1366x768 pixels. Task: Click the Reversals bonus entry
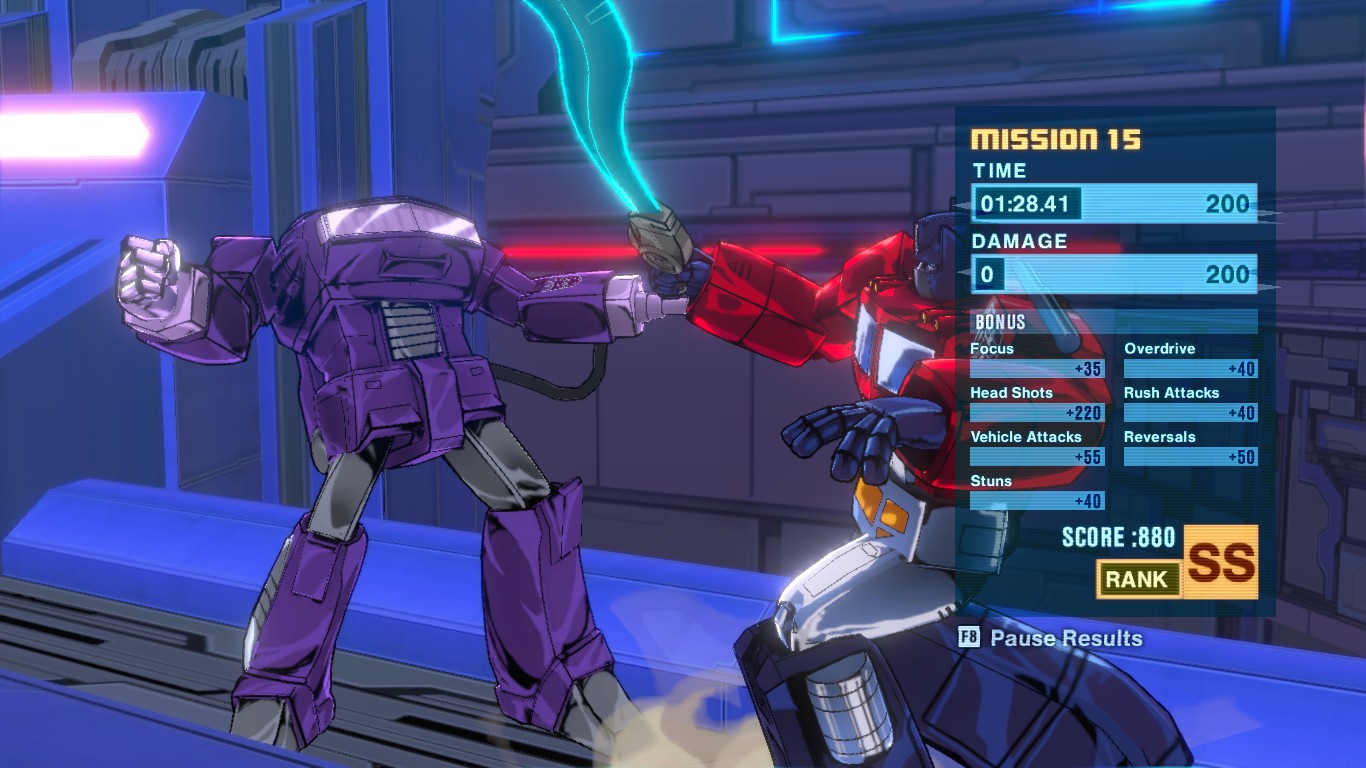pos(1191,447)
